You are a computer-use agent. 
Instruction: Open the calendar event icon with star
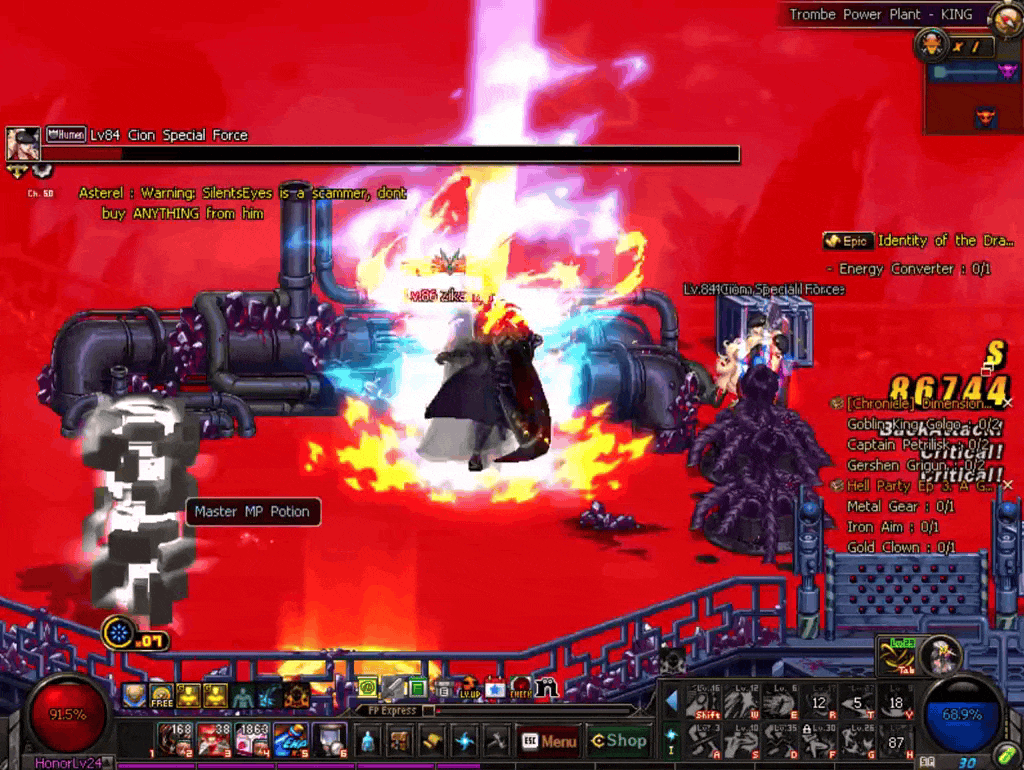click(495, 688)
